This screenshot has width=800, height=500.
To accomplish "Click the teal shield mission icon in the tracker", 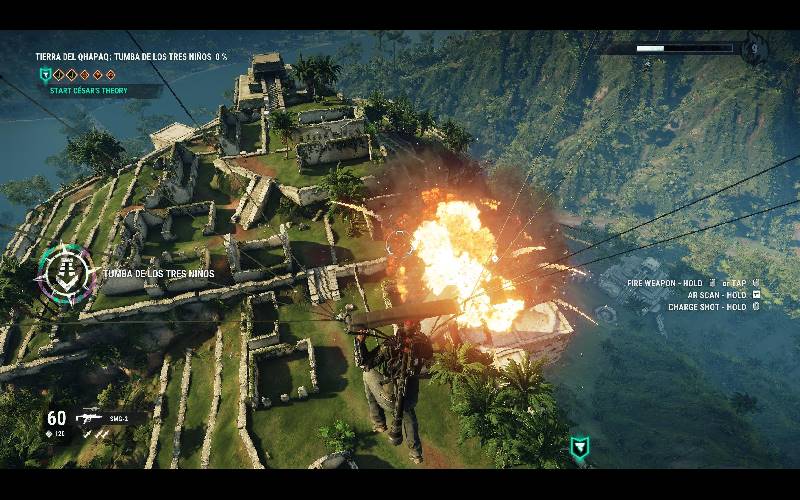I will 44,74.
